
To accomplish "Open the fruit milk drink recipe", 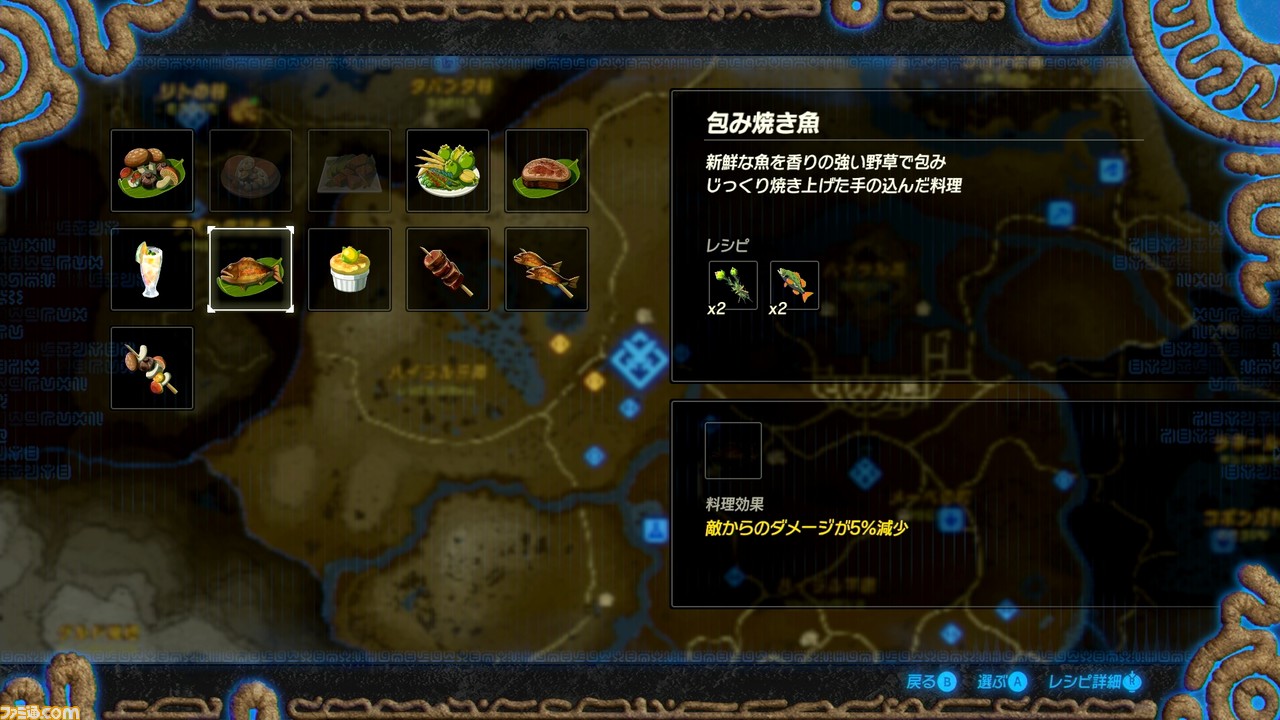I will tap(151, 269).
